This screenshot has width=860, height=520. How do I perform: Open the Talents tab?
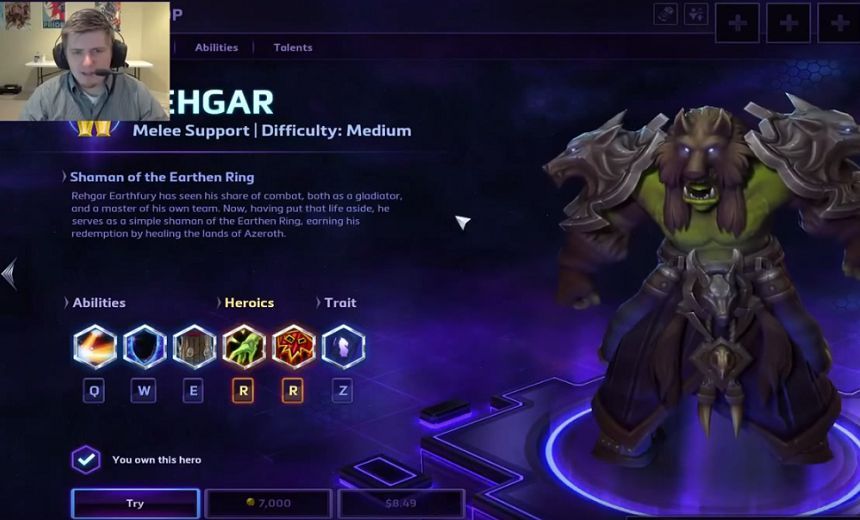(293, 47)
